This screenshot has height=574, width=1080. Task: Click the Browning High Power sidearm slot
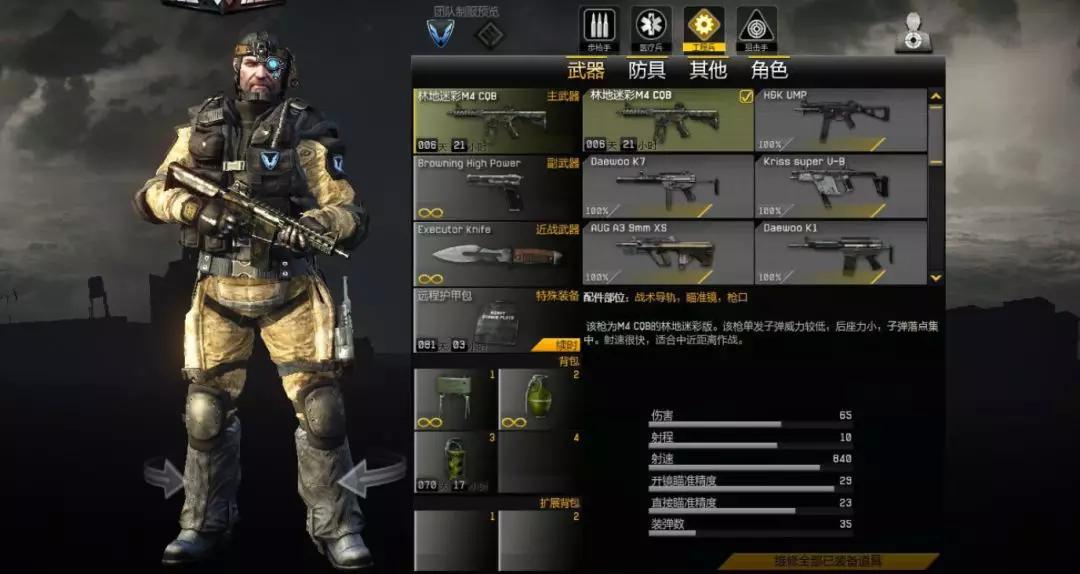pyautogui.click(x=497, y=186)
